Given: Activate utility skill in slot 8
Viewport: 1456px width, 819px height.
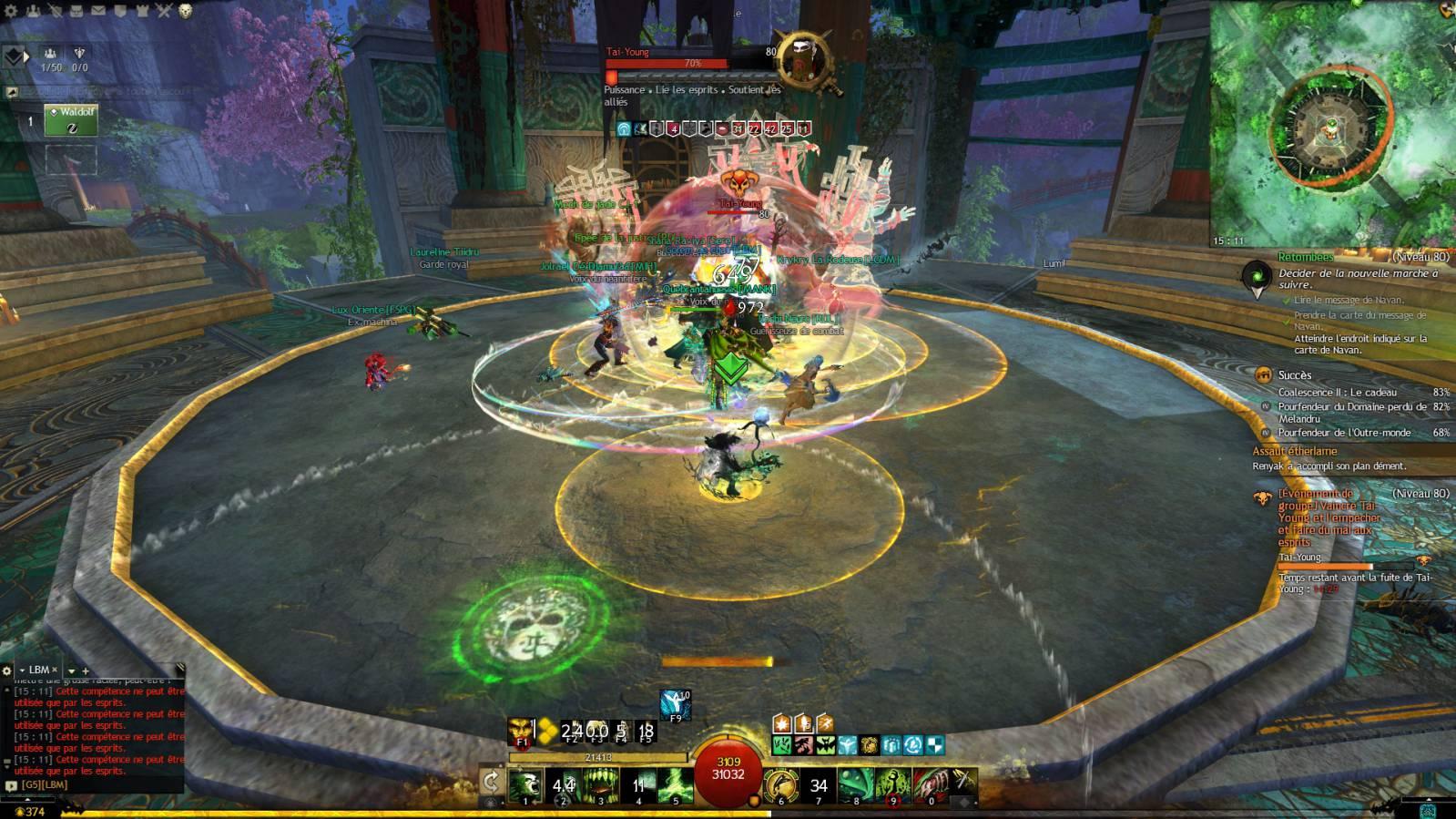Looking at the screenshot, I should click(856, 784).
